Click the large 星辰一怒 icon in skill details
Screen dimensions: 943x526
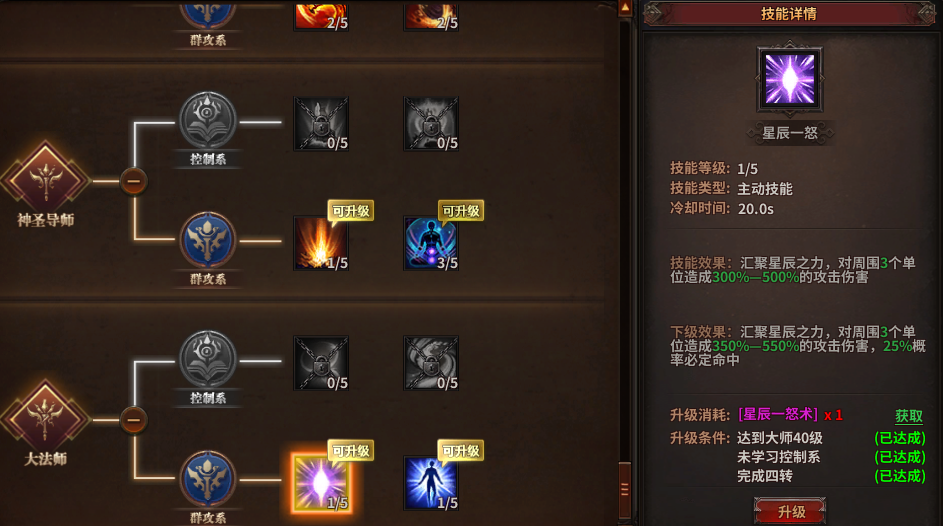pyautogui.click(x=789, y=80)
